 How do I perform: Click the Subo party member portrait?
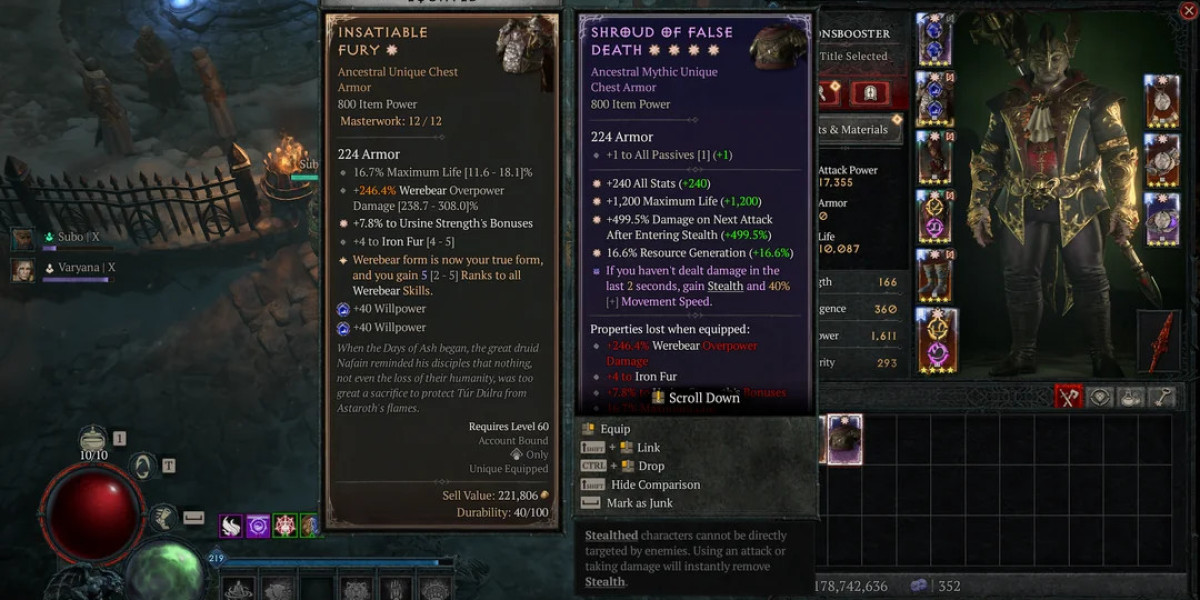coord(23,238)
